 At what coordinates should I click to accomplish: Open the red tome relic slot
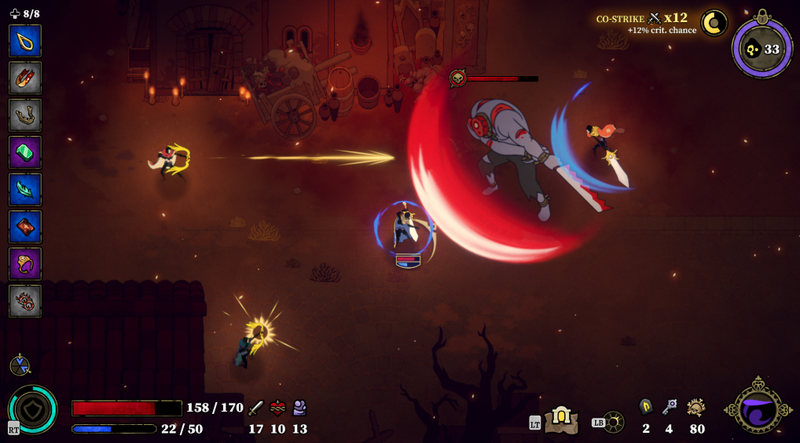pos(24,227)
